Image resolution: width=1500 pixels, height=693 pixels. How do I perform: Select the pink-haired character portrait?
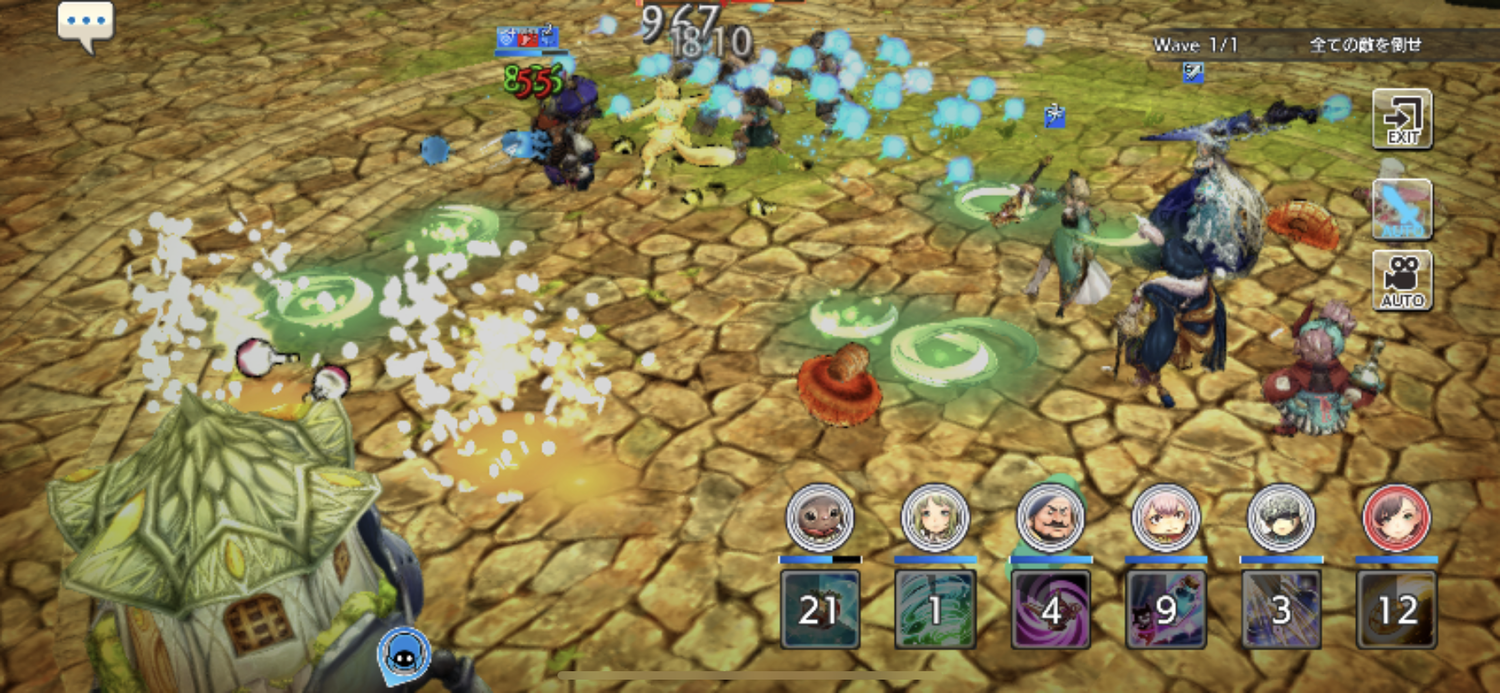point(1166,518)
